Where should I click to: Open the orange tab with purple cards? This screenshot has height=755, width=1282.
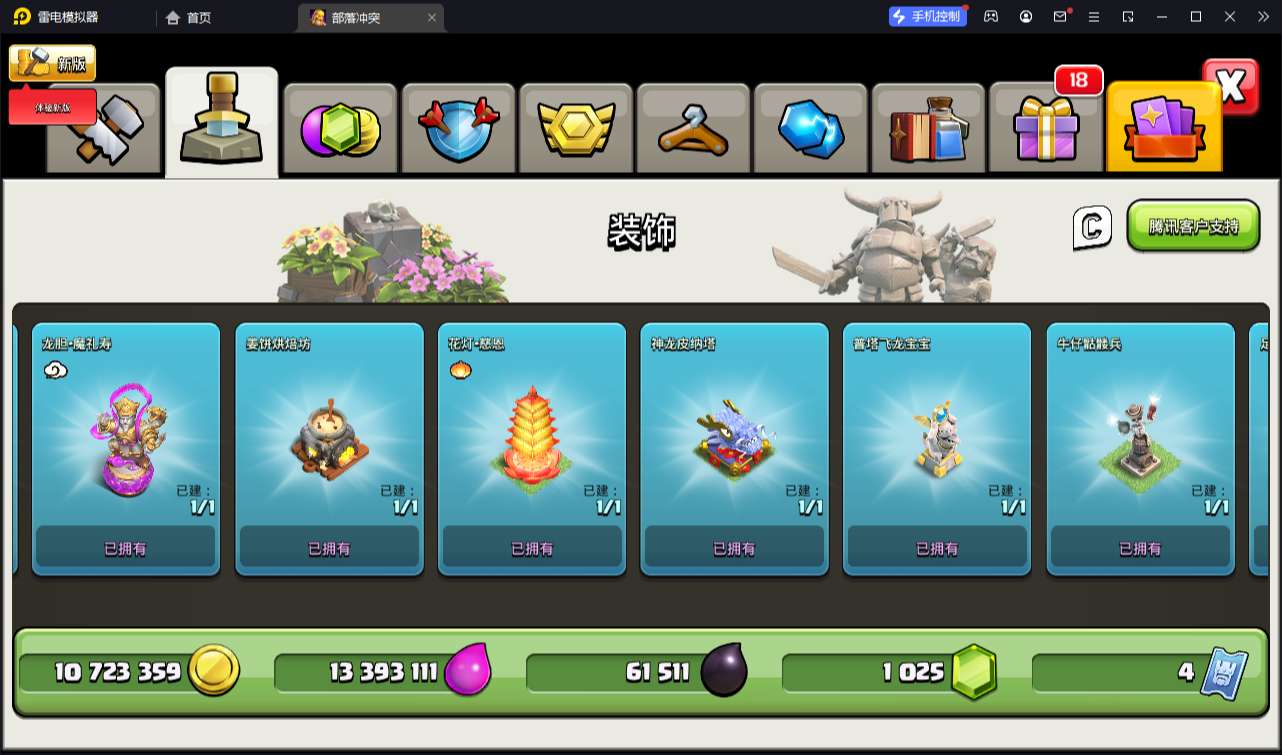click(1164, 130)
